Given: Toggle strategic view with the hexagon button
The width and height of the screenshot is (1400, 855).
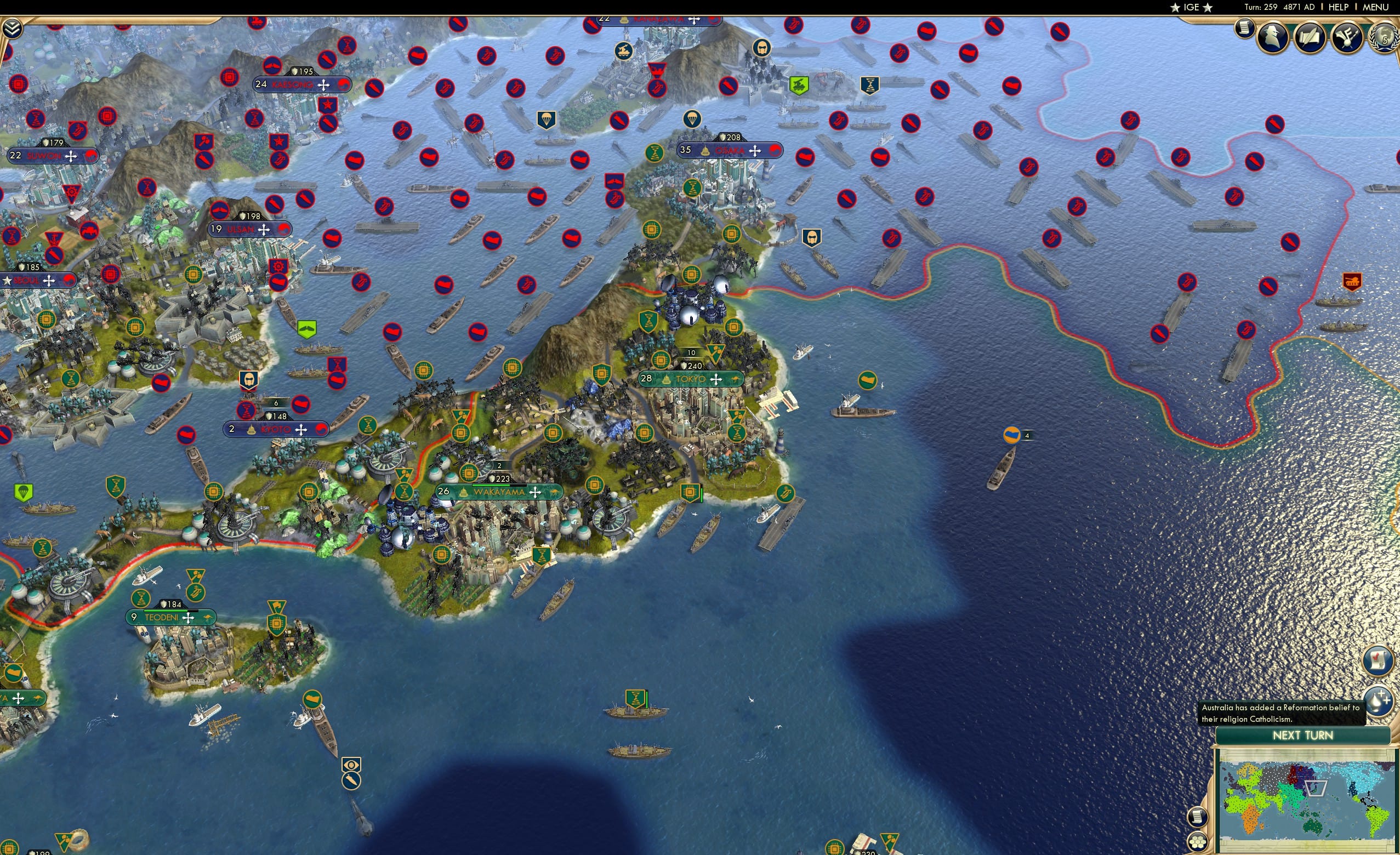Looking at the screenshot, I should tap(1199, 842).
